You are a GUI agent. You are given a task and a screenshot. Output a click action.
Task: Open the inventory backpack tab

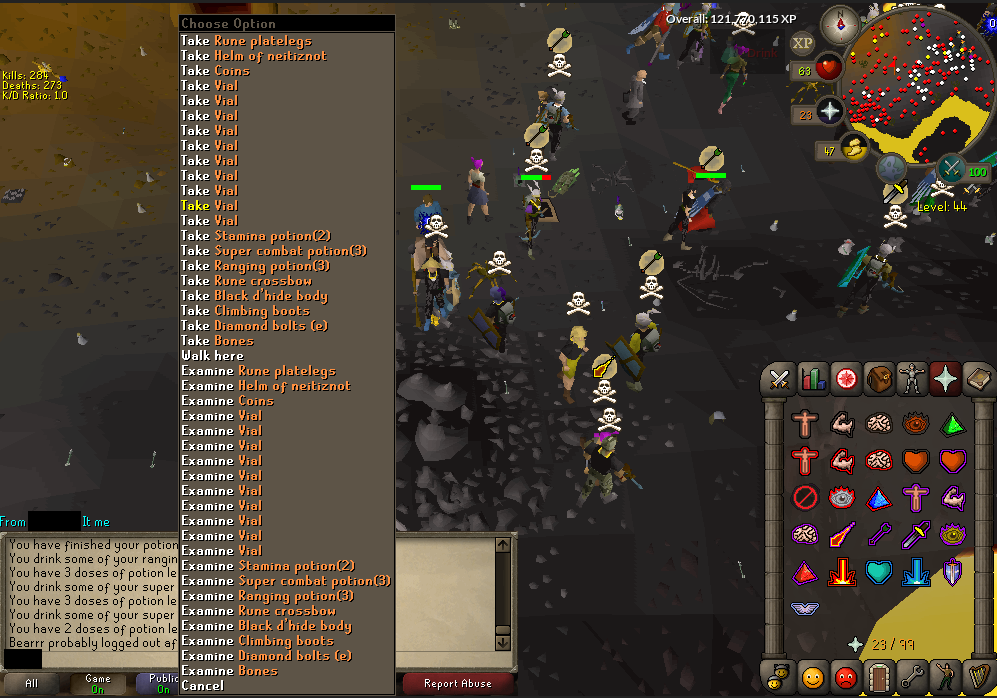pos(880,380)
